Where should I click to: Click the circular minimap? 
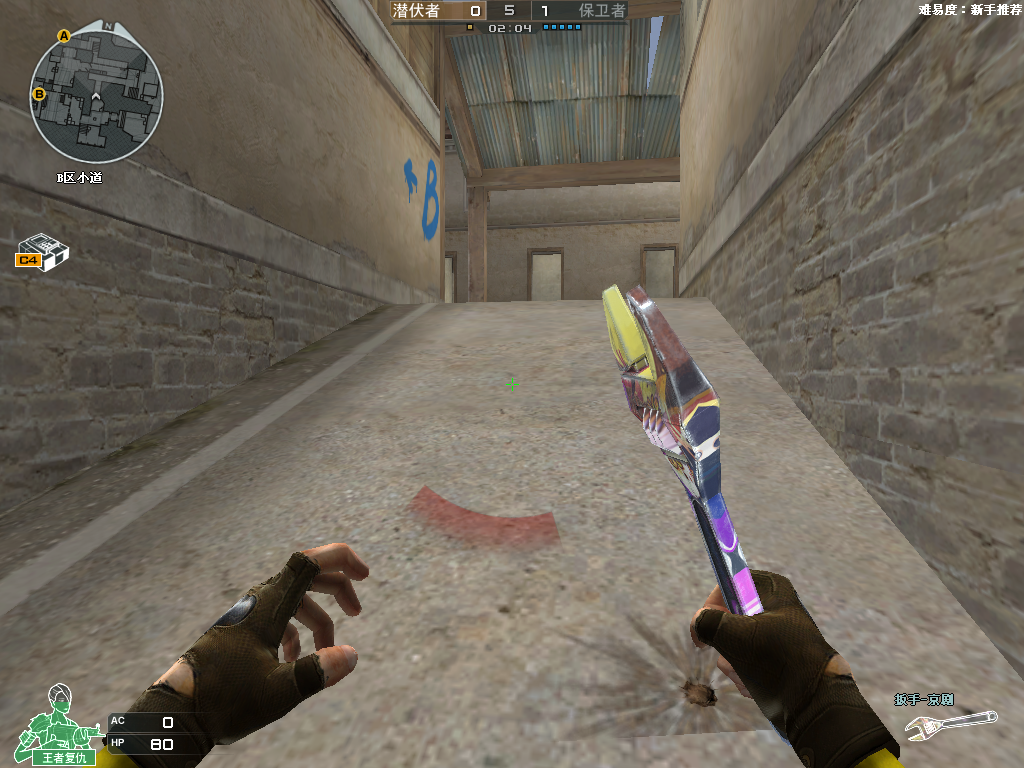[x=96, y=97]
